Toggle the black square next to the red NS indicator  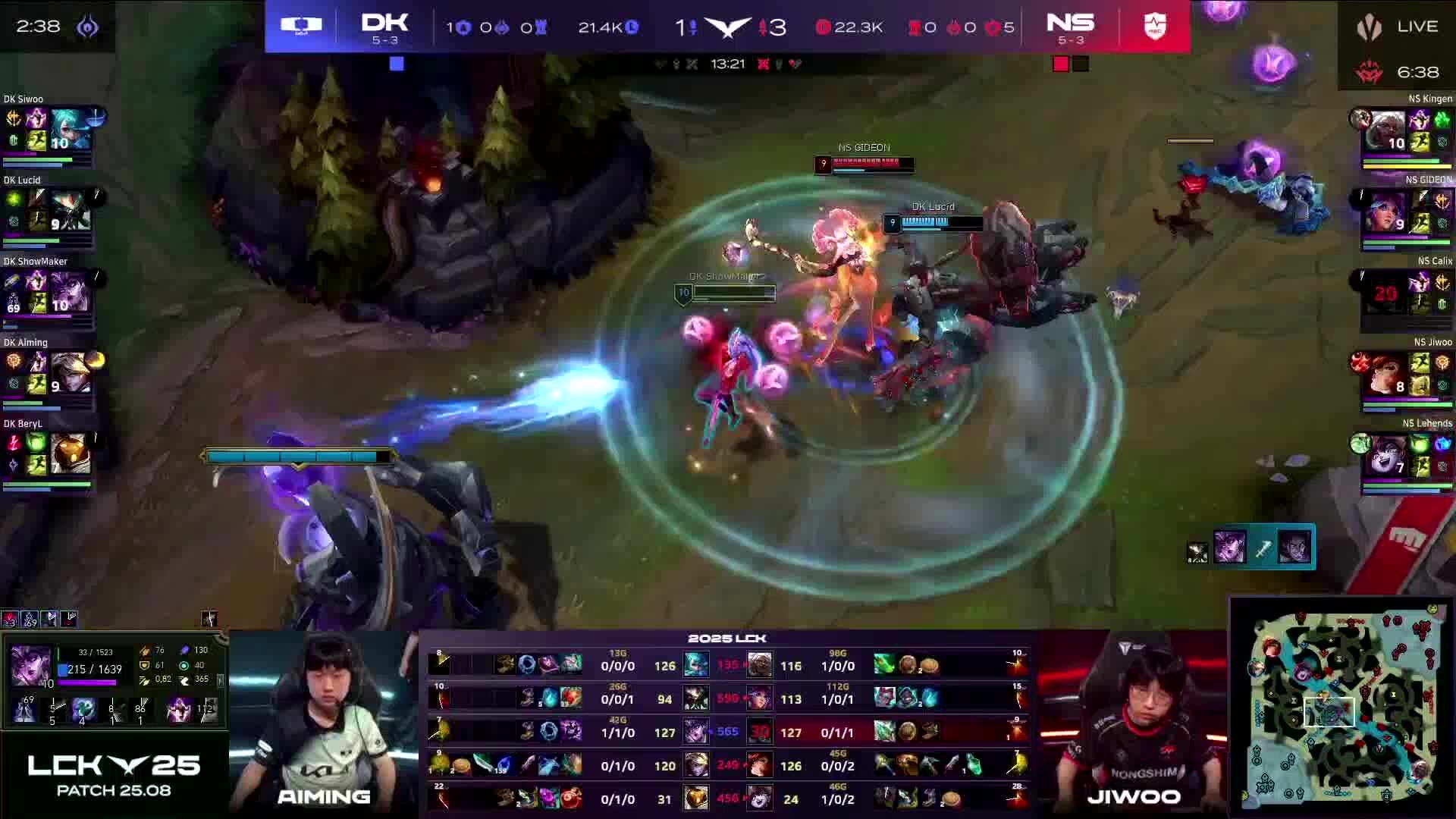point(1080,64)
